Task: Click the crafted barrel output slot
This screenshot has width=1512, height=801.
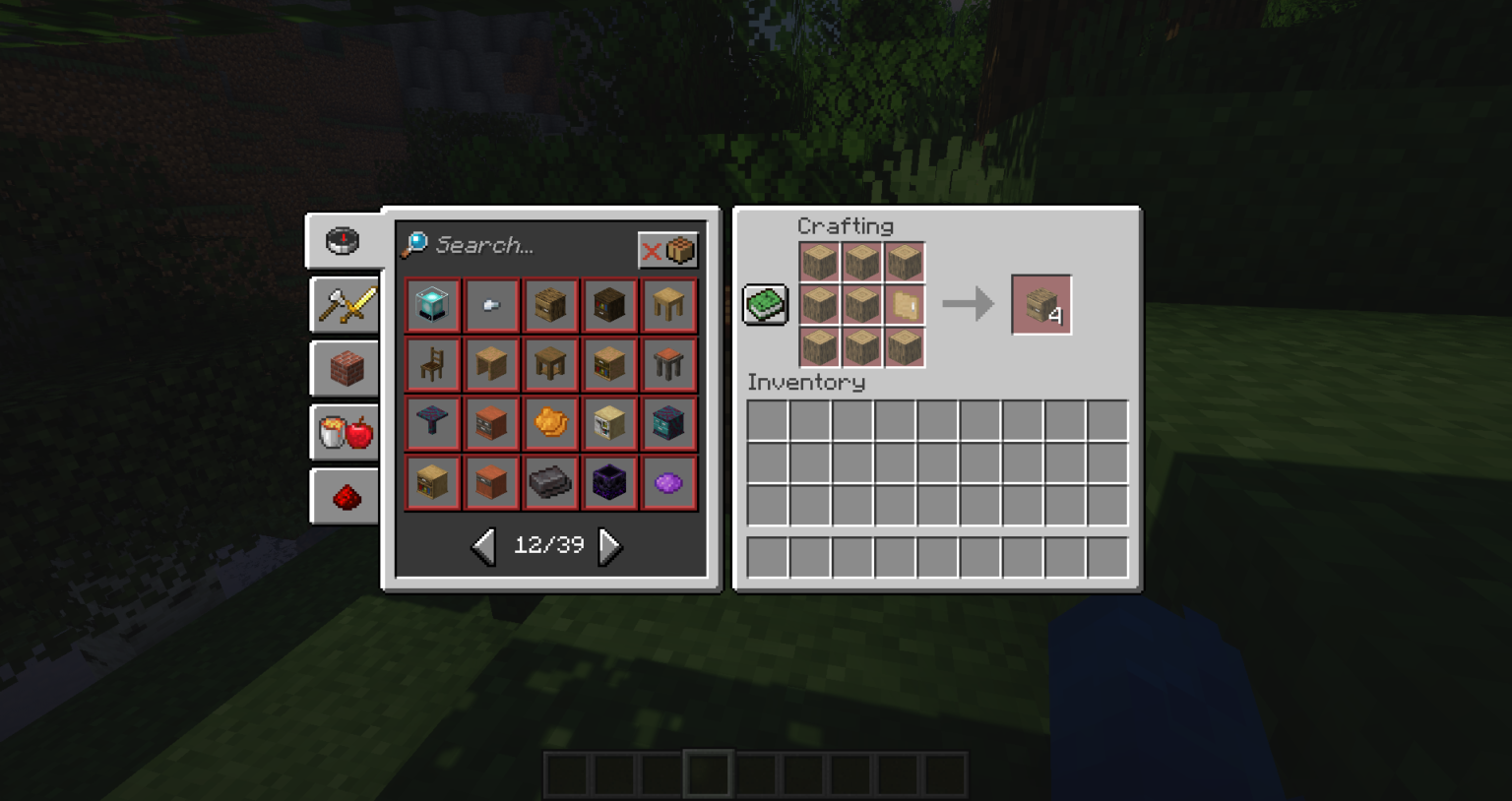Action: [x=1041, y=303]
